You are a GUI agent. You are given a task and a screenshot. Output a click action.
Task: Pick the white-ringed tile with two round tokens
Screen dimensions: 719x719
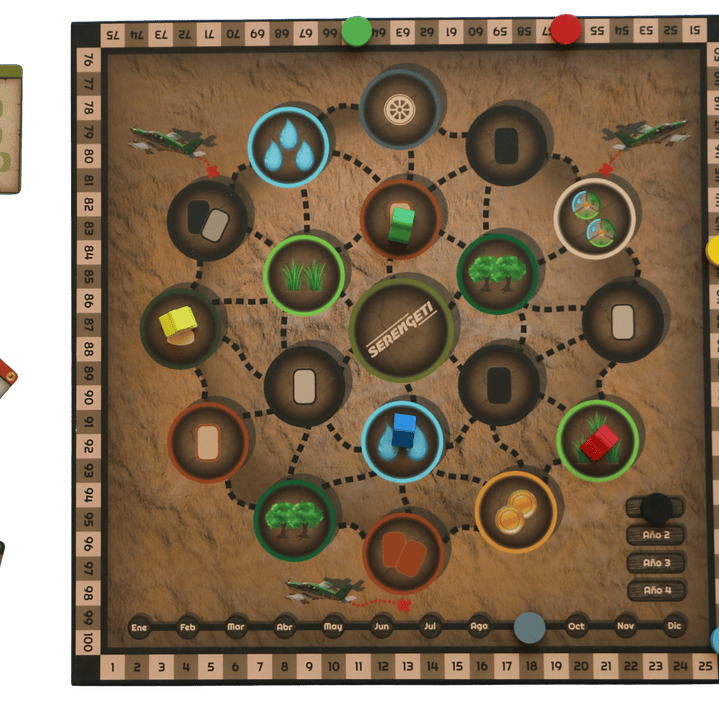pyautogui.click(x=594, y=219)
